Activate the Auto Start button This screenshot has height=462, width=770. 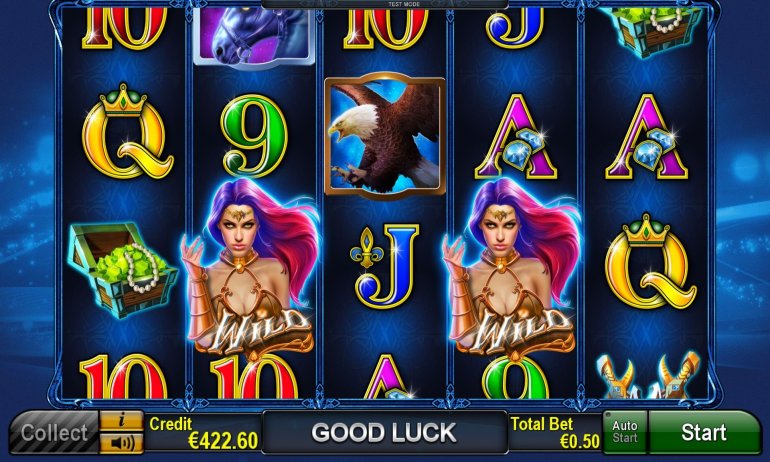tap(625, 433)
